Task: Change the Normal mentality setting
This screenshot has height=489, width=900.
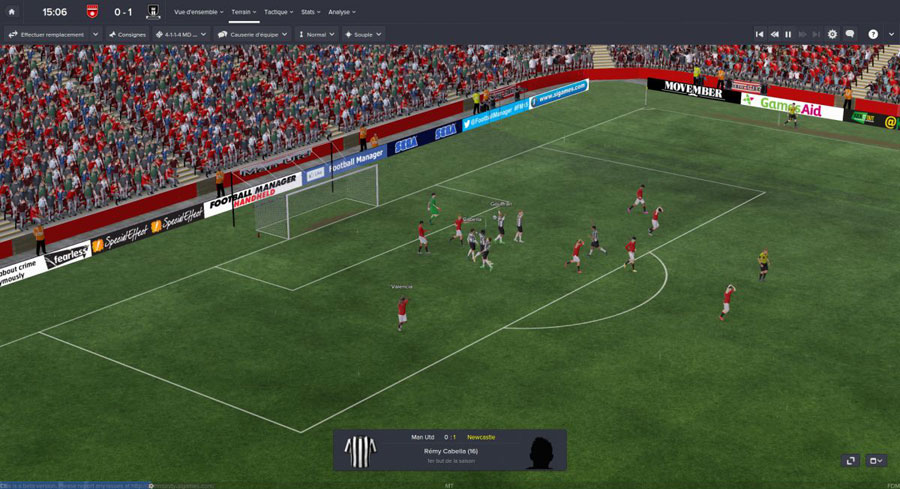Action: pyautogui.click(x=316, y=34)
